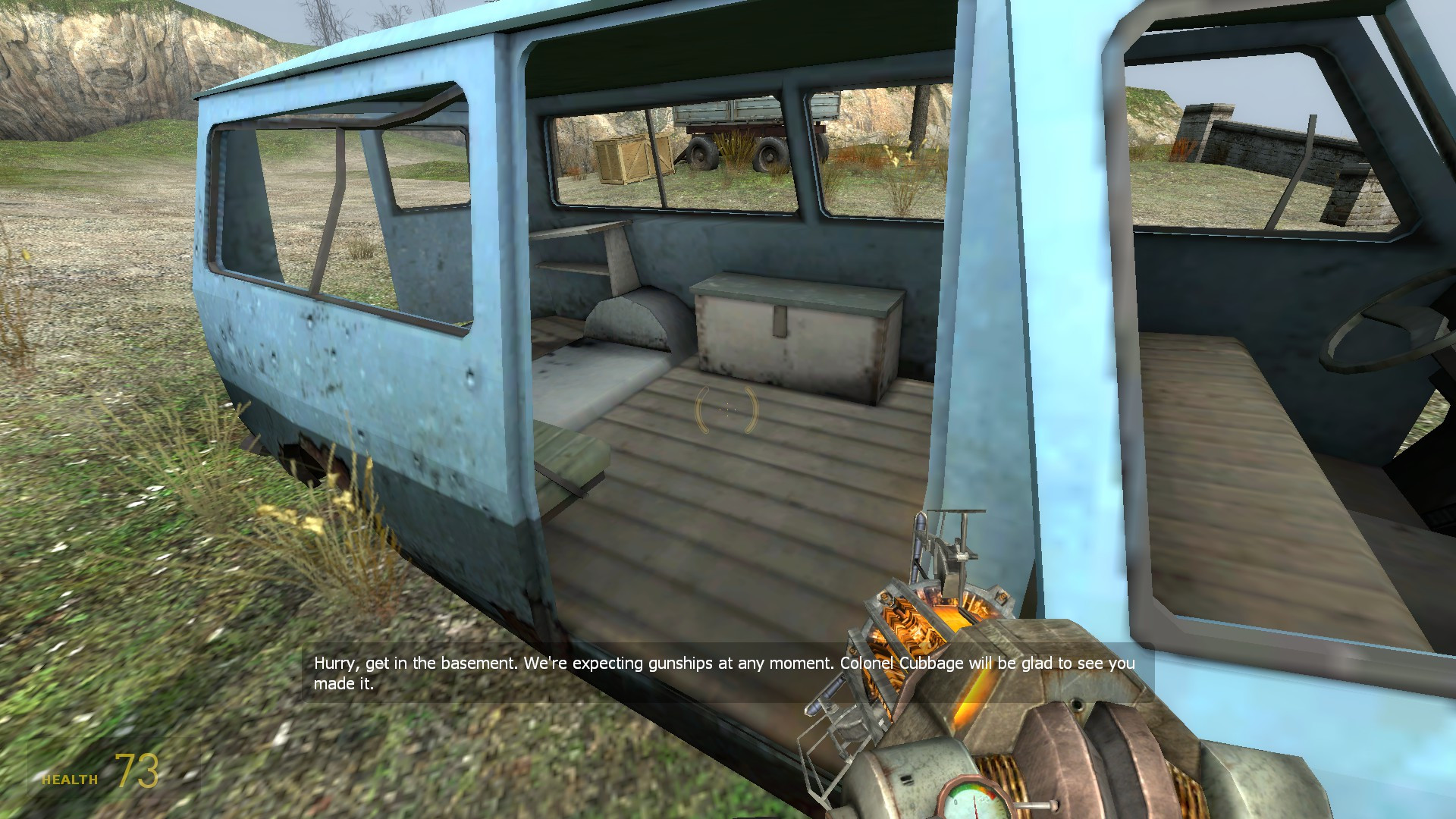Click the HEALTH label in the HUD
This screenshot has width=1456, height=819.
click(x=70, y=778)
